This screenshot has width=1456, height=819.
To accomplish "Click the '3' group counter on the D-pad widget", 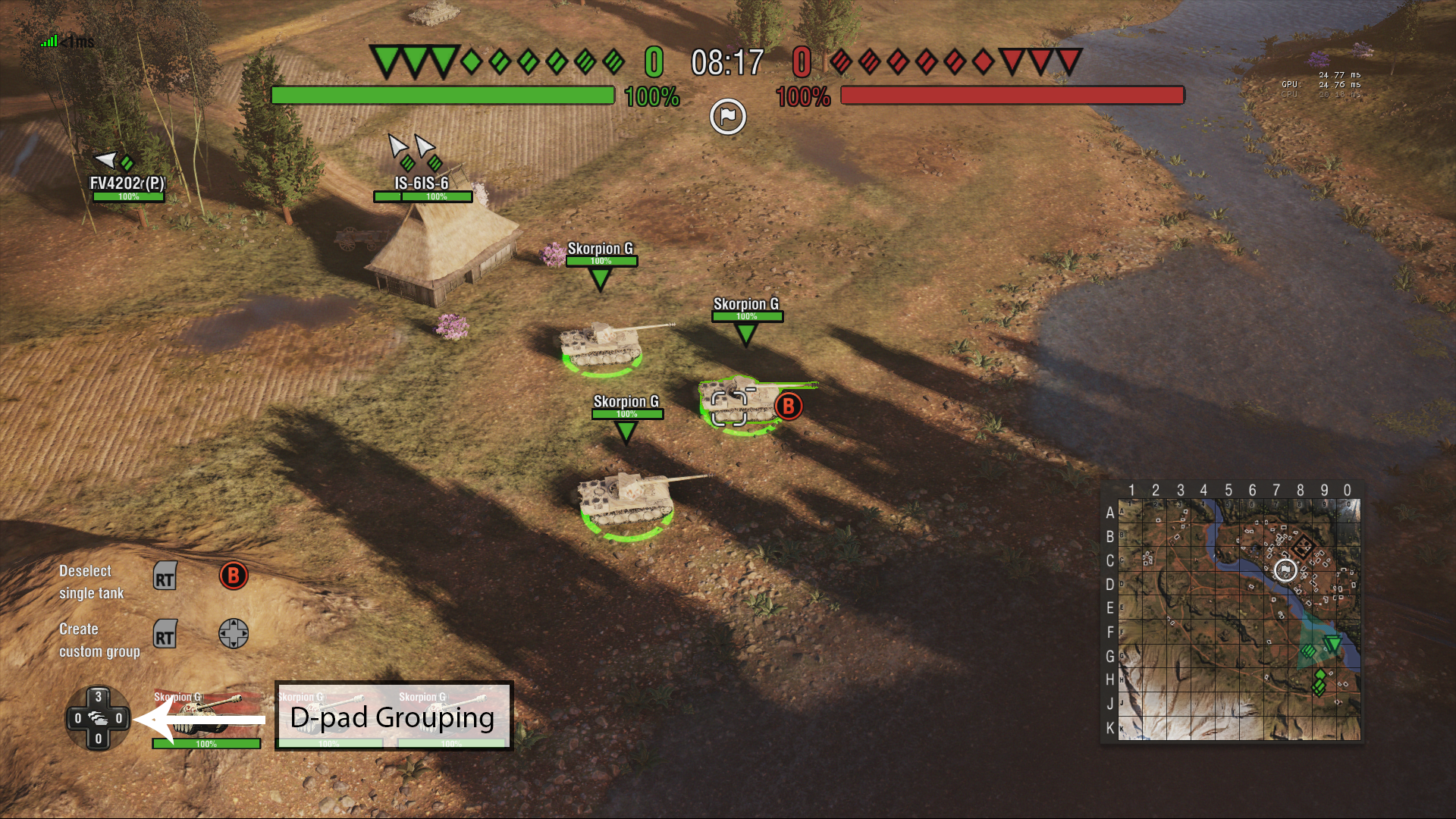I will coord(98,694).
